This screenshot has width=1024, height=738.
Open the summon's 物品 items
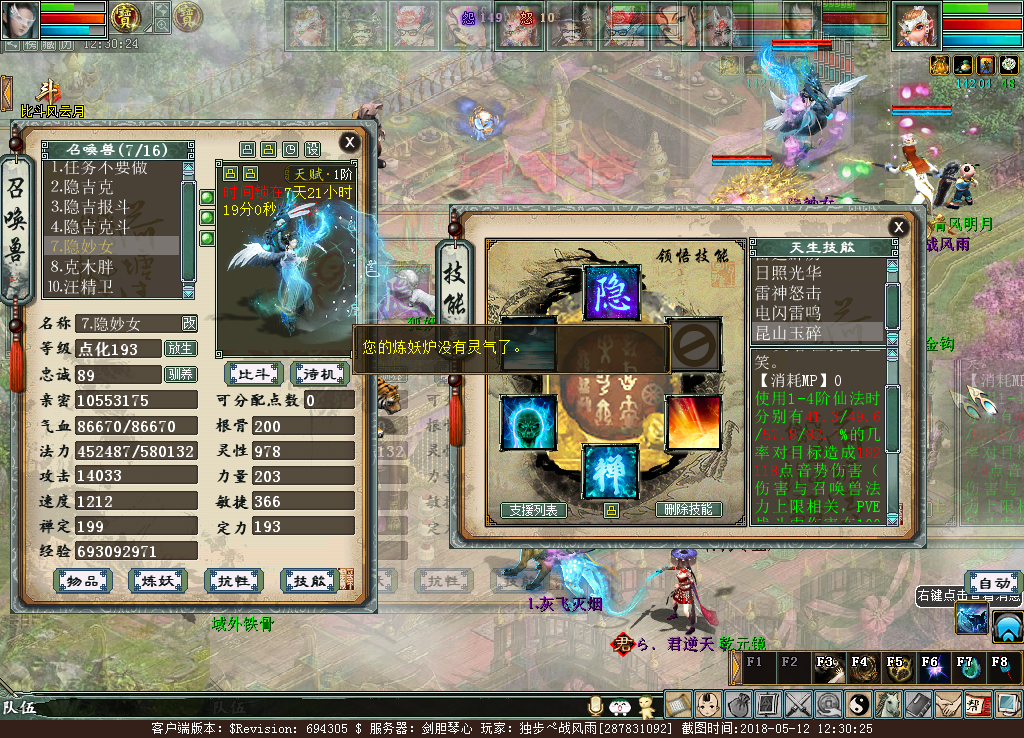point(82,580)
